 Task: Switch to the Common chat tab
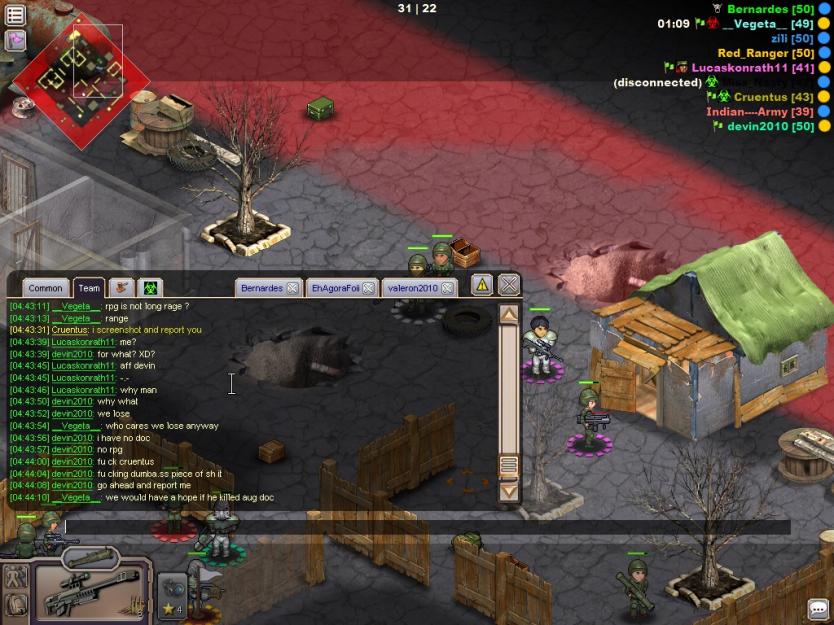(45, 288)
